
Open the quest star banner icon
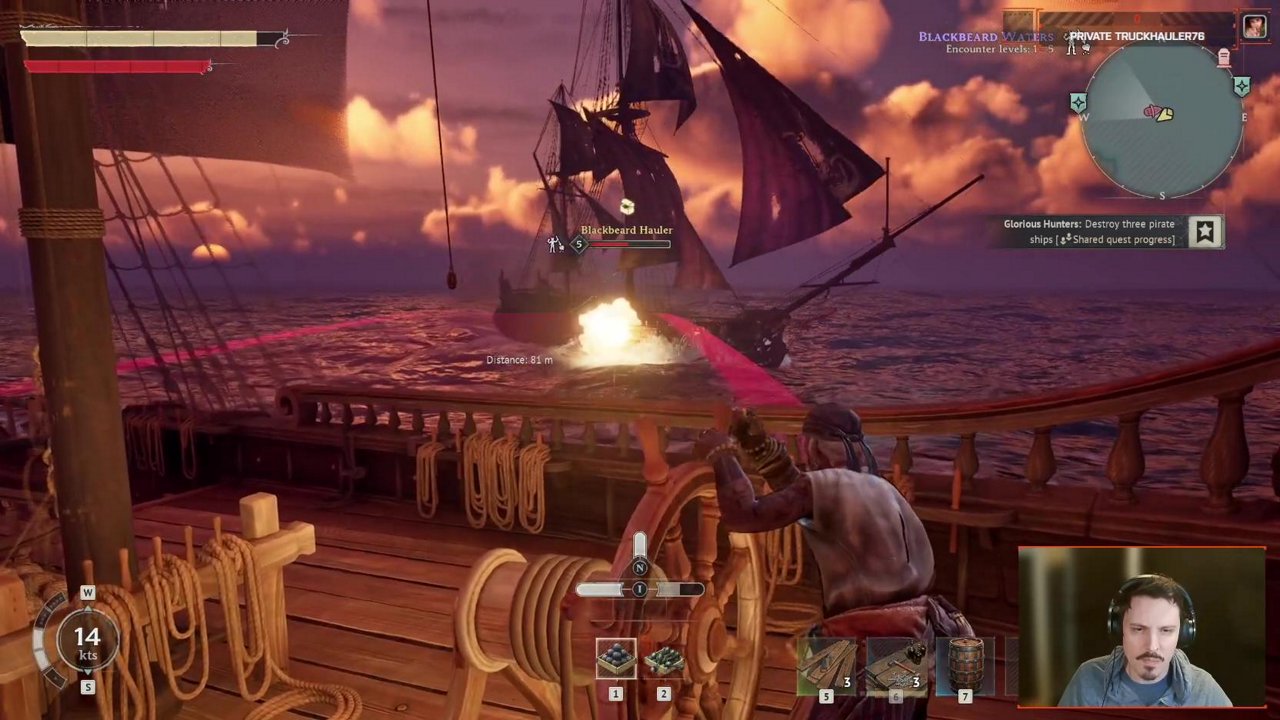(x=1205, y=232)
